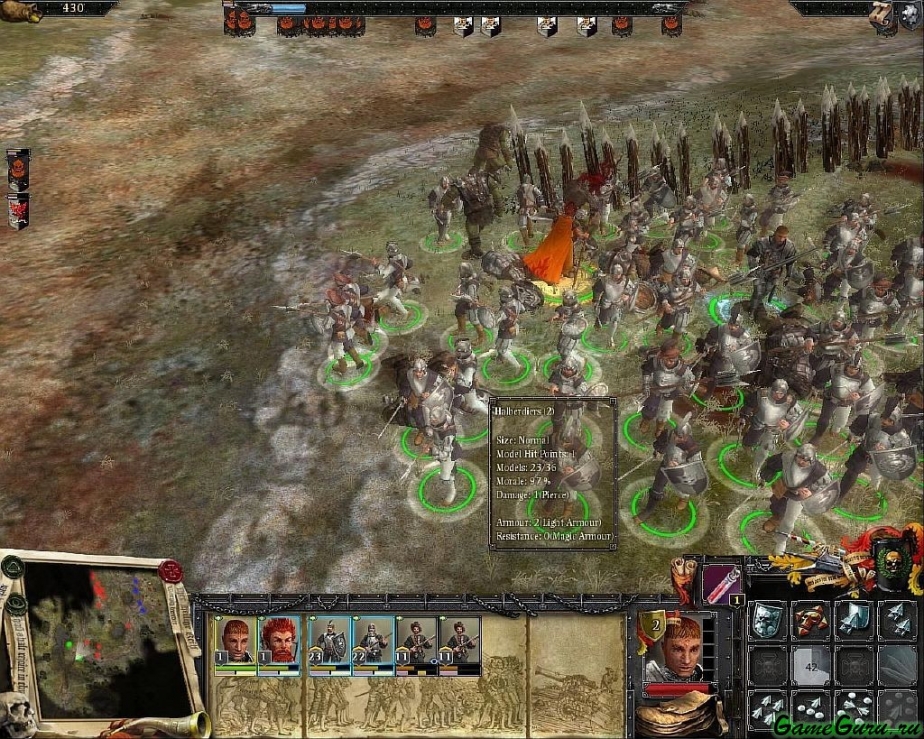Activate the red crossed-weapons command icon
This screenshot has width=924, height=739.
(811, 620)
